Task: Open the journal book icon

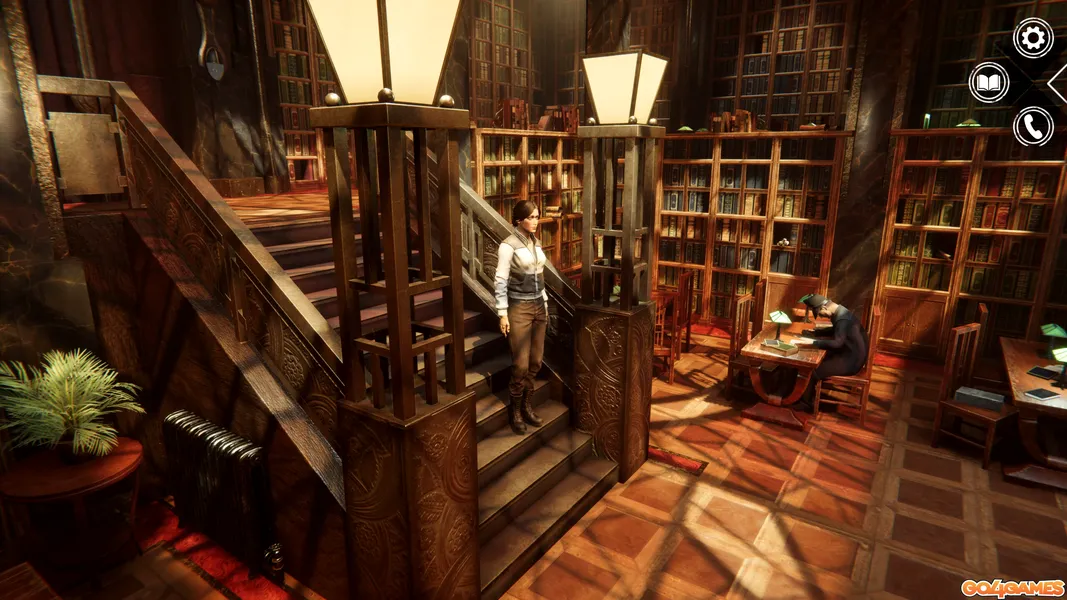Action: pyautogui.click(x=989, y=82)
